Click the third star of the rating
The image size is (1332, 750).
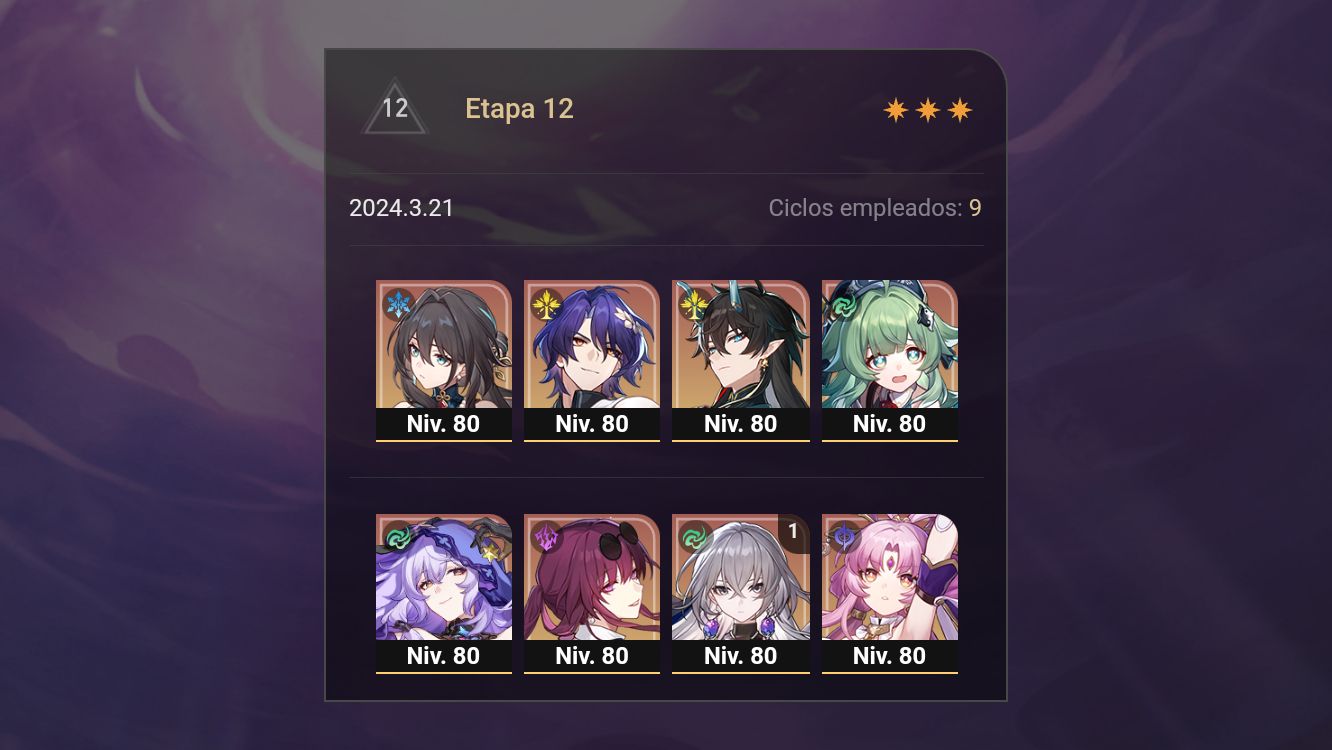pyautogui.click(x=959, y=109)
